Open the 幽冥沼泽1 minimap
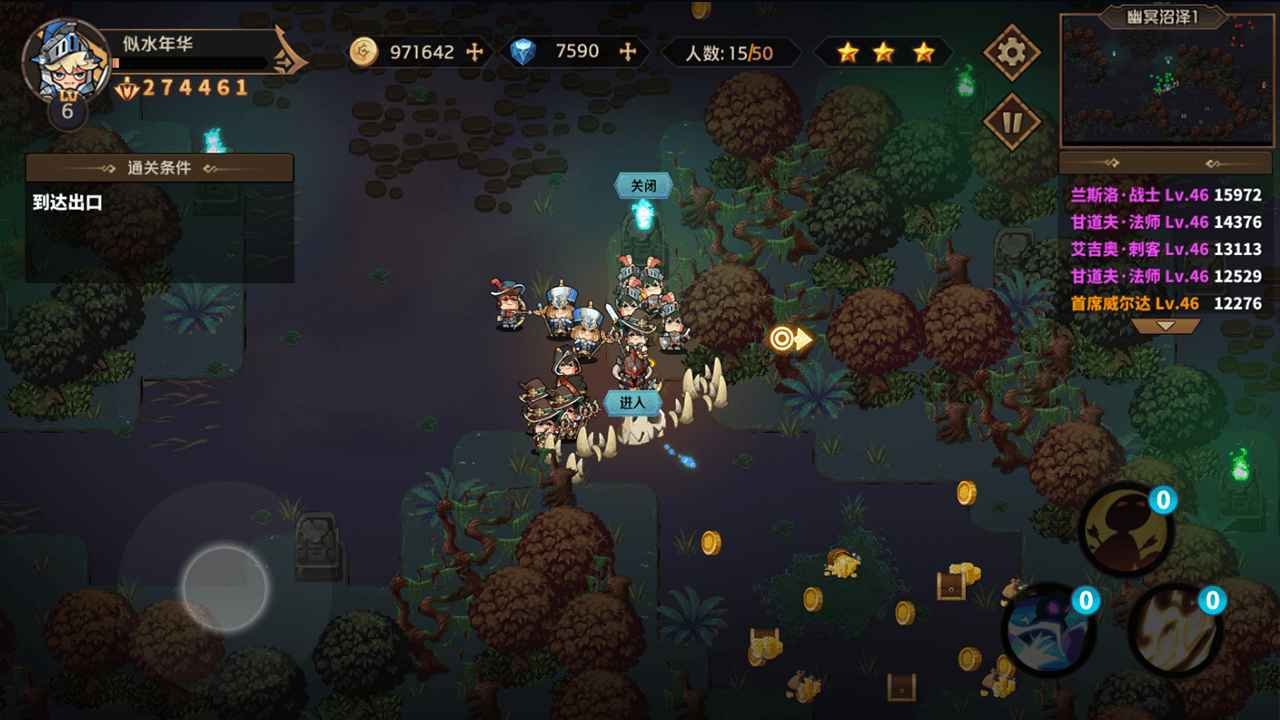Image resolution: width=1280 pixels, height=720 pixels. [x=1166, y=82]
